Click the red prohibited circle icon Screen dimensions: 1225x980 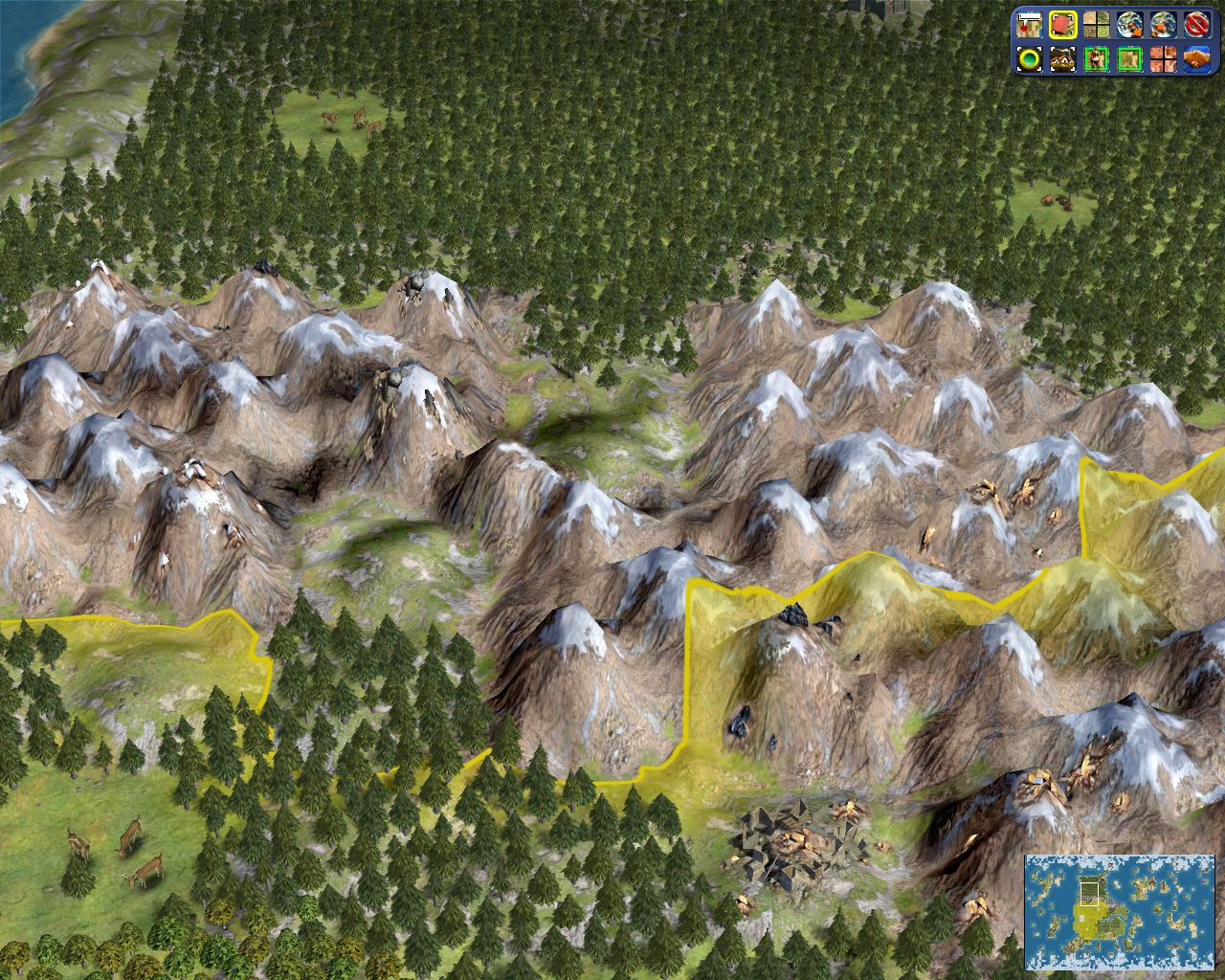(x=1197, y=23)
